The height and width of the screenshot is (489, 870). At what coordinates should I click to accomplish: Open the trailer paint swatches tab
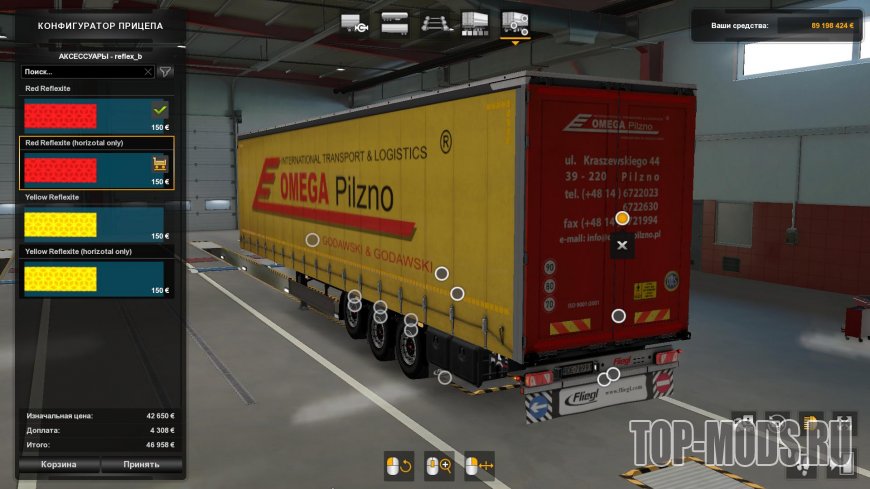click(475, 22)
